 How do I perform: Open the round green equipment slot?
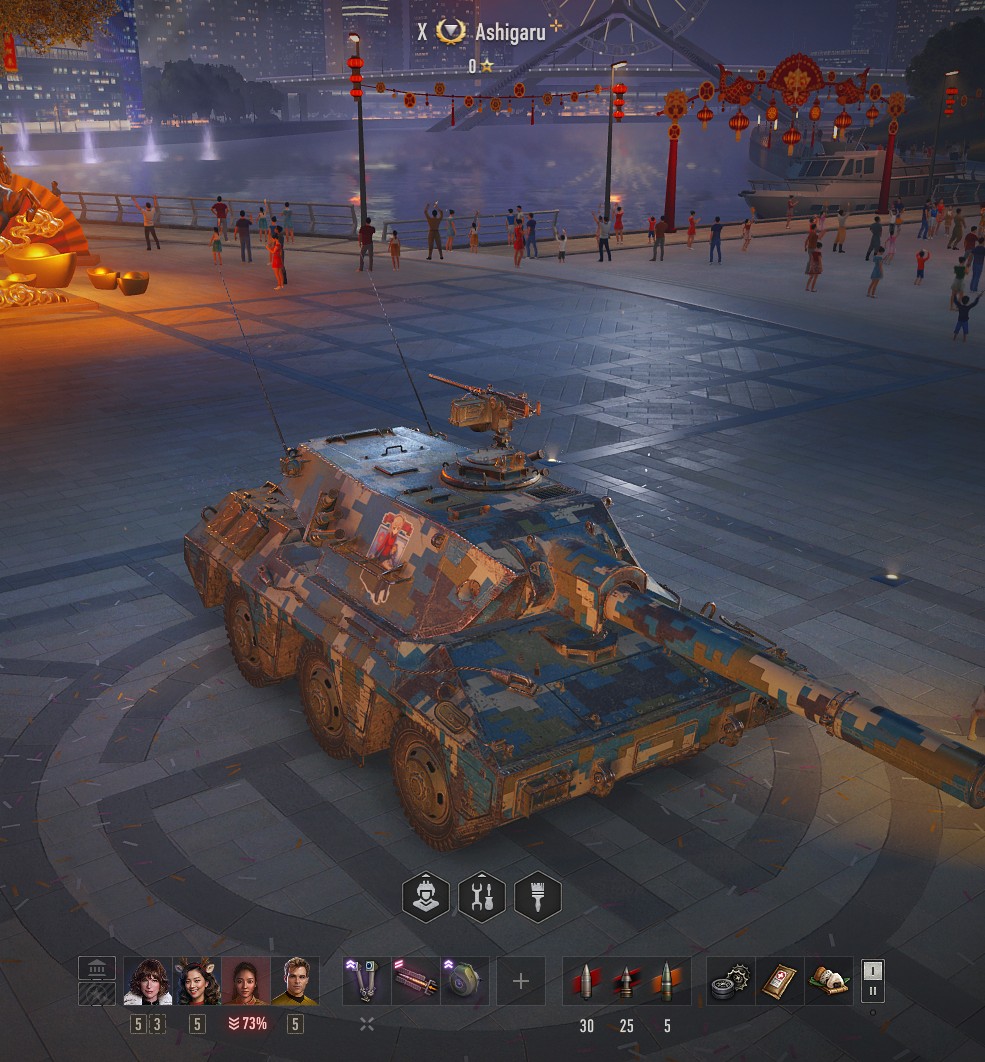465,981
